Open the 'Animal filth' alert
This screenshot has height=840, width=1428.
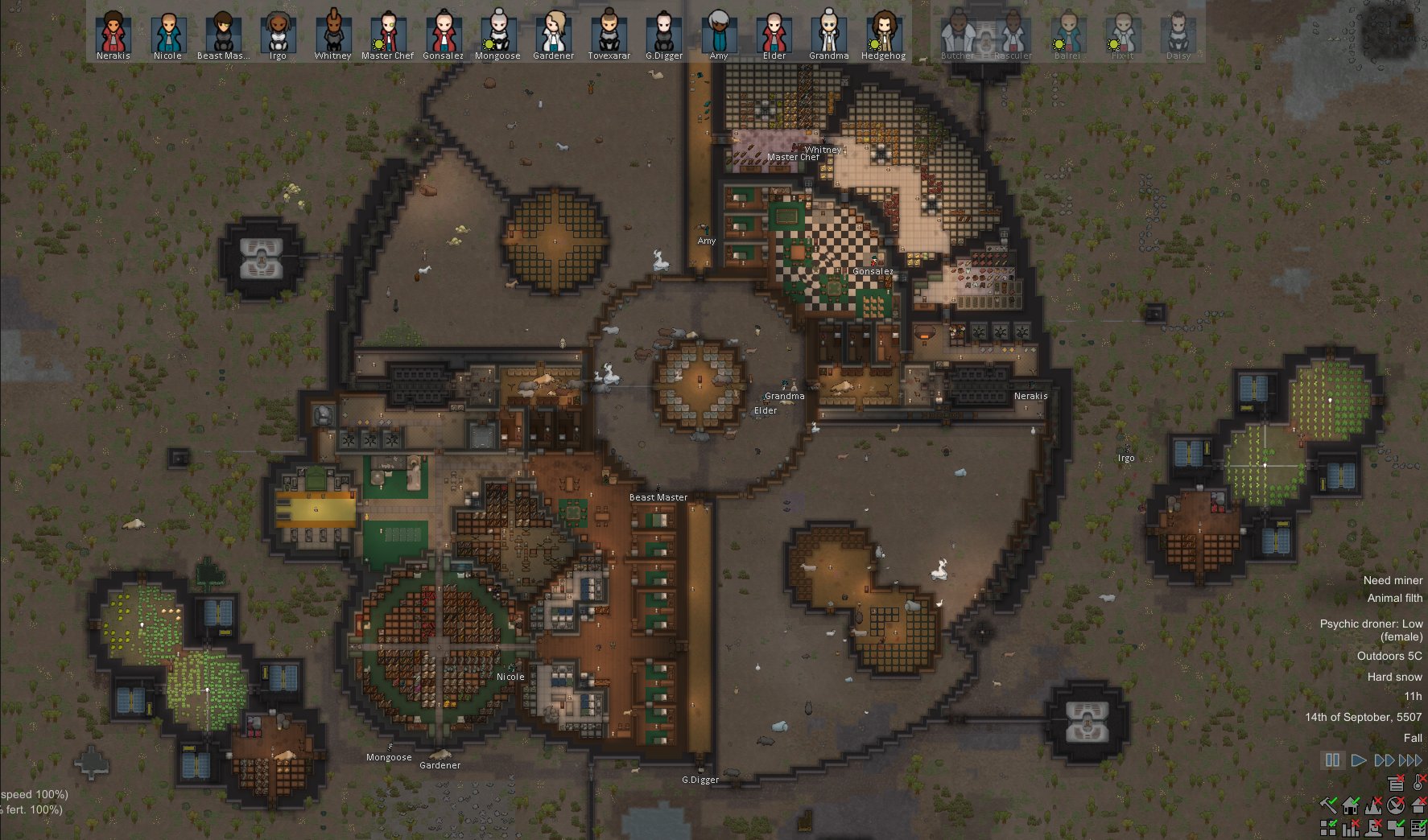[x=1395, y=598]
